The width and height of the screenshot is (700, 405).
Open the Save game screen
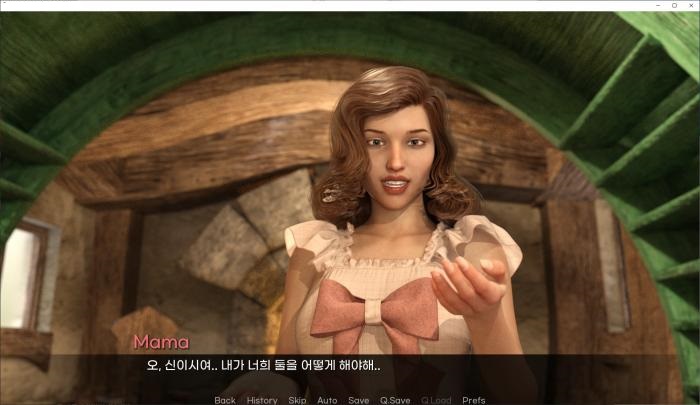click(x=358, y=400)
